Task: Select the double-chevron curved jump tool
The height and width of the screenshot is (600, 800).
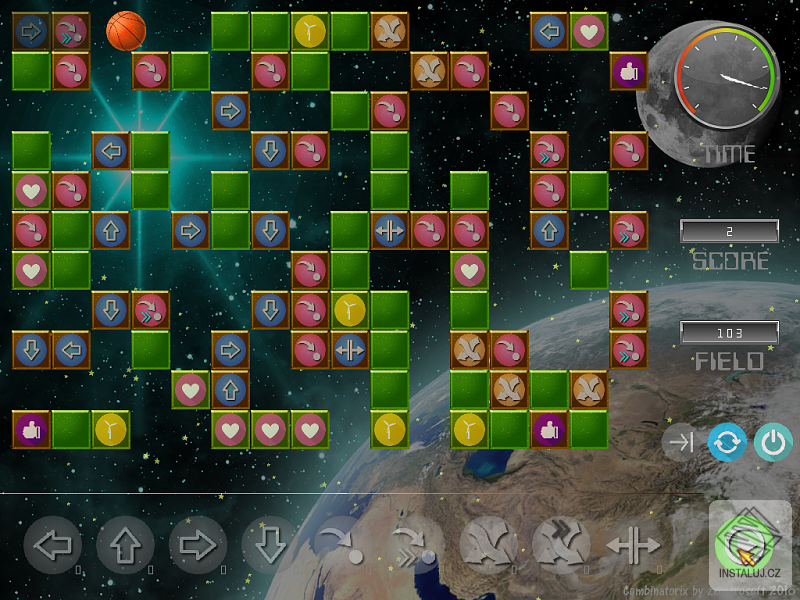Action: click(x=413, y=546)
